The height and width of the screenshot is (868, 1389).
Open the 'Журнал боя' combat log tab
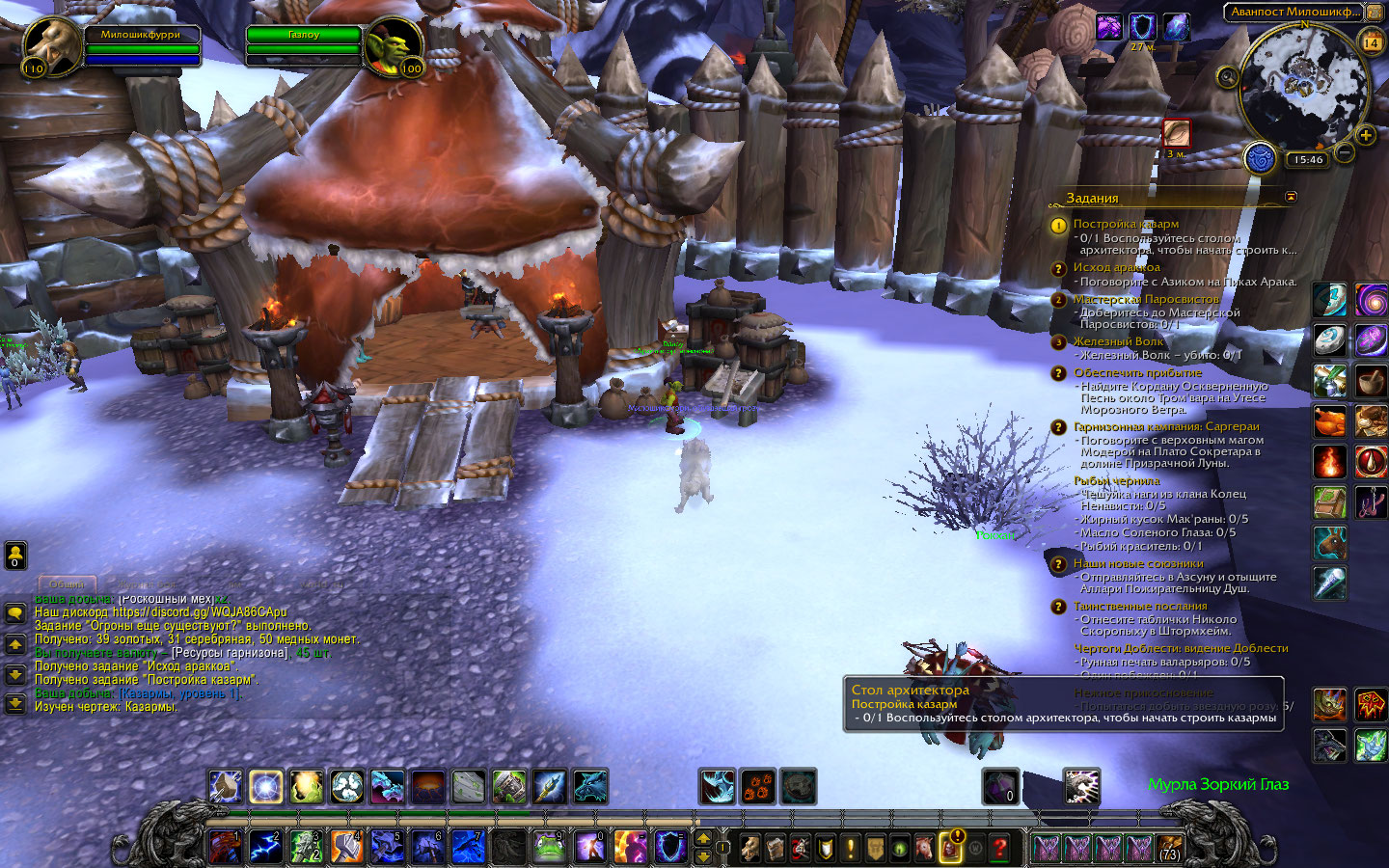point(148,583)
